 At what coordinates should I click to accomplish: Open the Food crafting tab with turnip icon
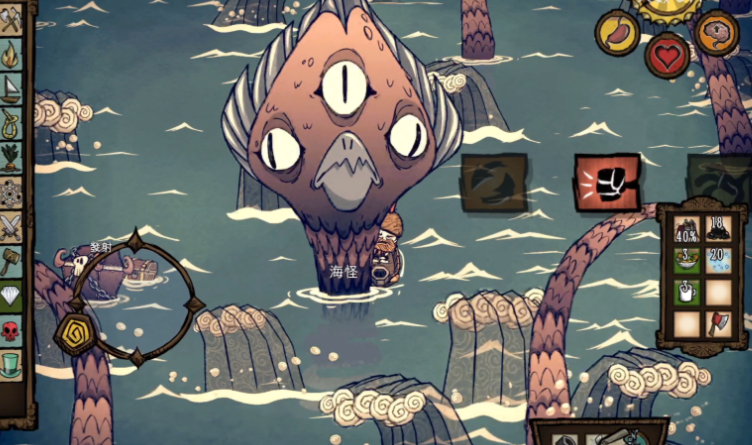11,157
